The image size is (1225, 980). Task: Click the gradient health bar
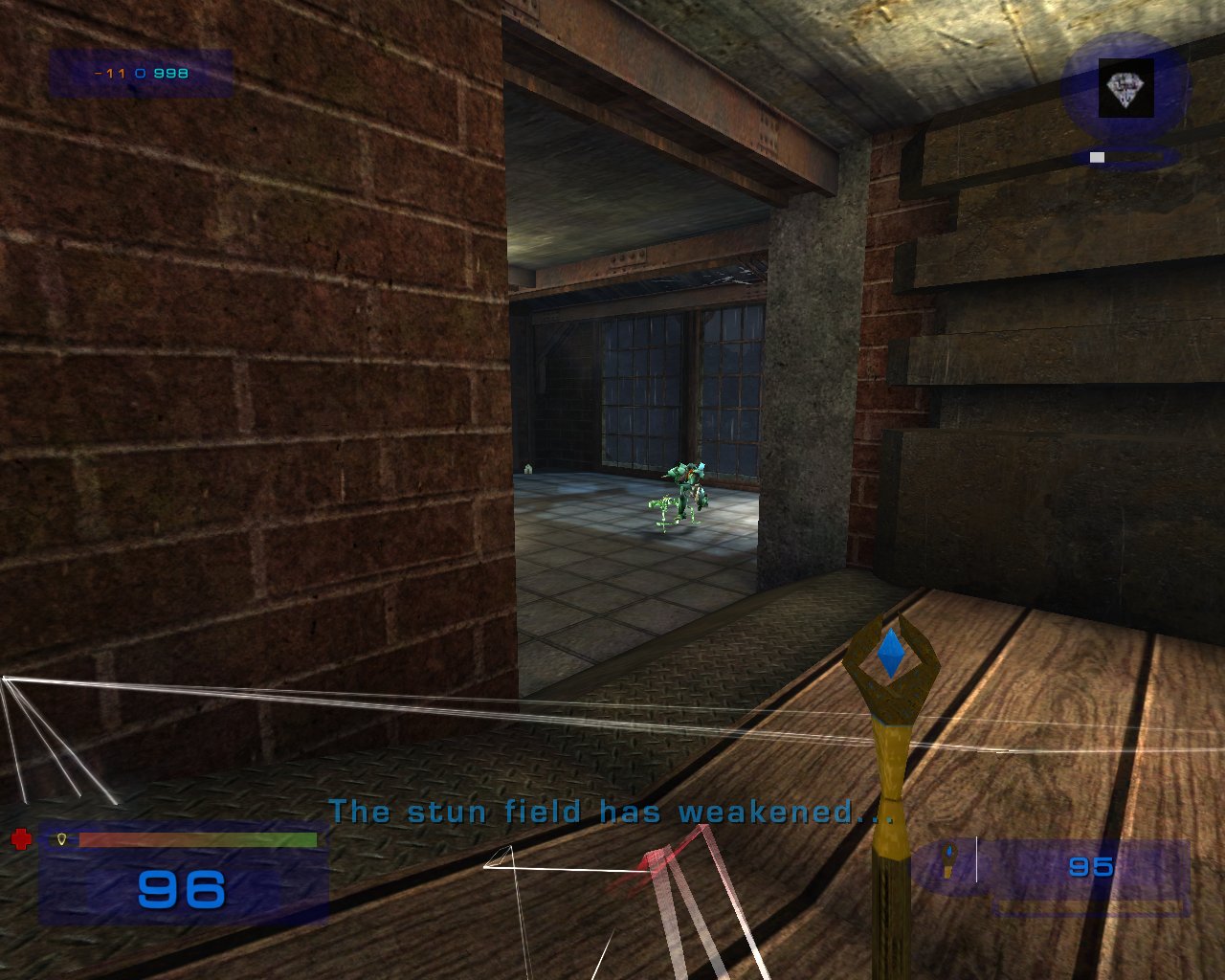(198, 840)
